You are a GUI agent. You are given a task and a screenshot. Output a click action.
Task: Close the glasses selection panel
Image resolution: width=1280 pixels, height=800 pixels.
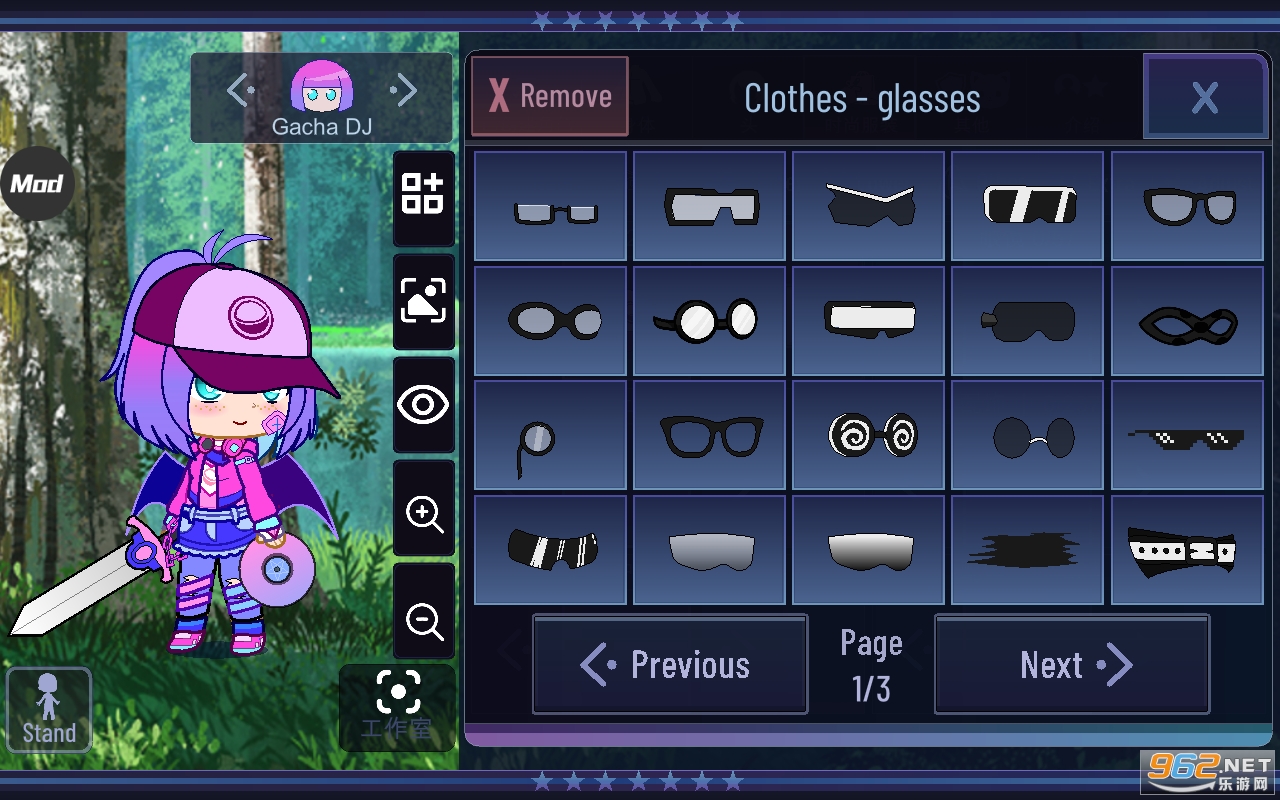(x=1205, y=97)
